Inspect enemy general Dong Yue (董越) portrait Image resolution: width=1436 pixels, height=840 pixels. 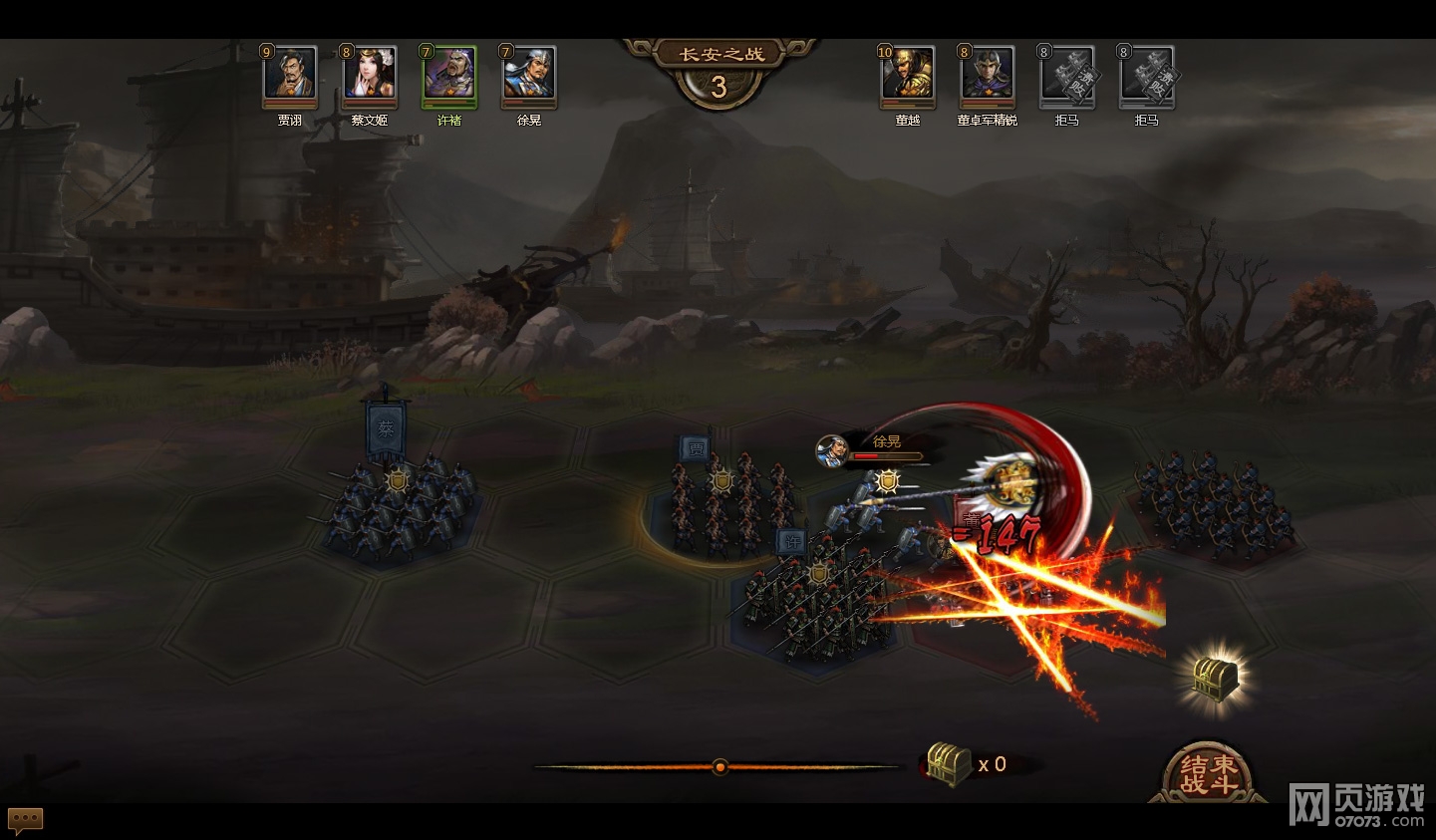pyautogui.click(x=908, y=75)
